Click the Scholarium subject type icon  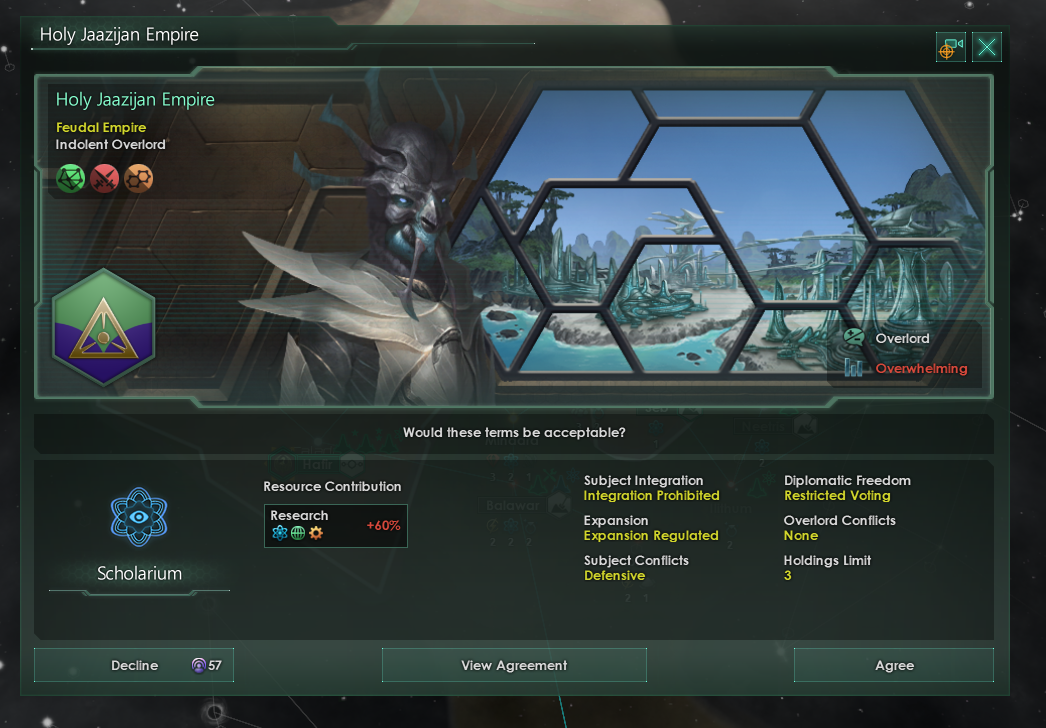(139, 517)
